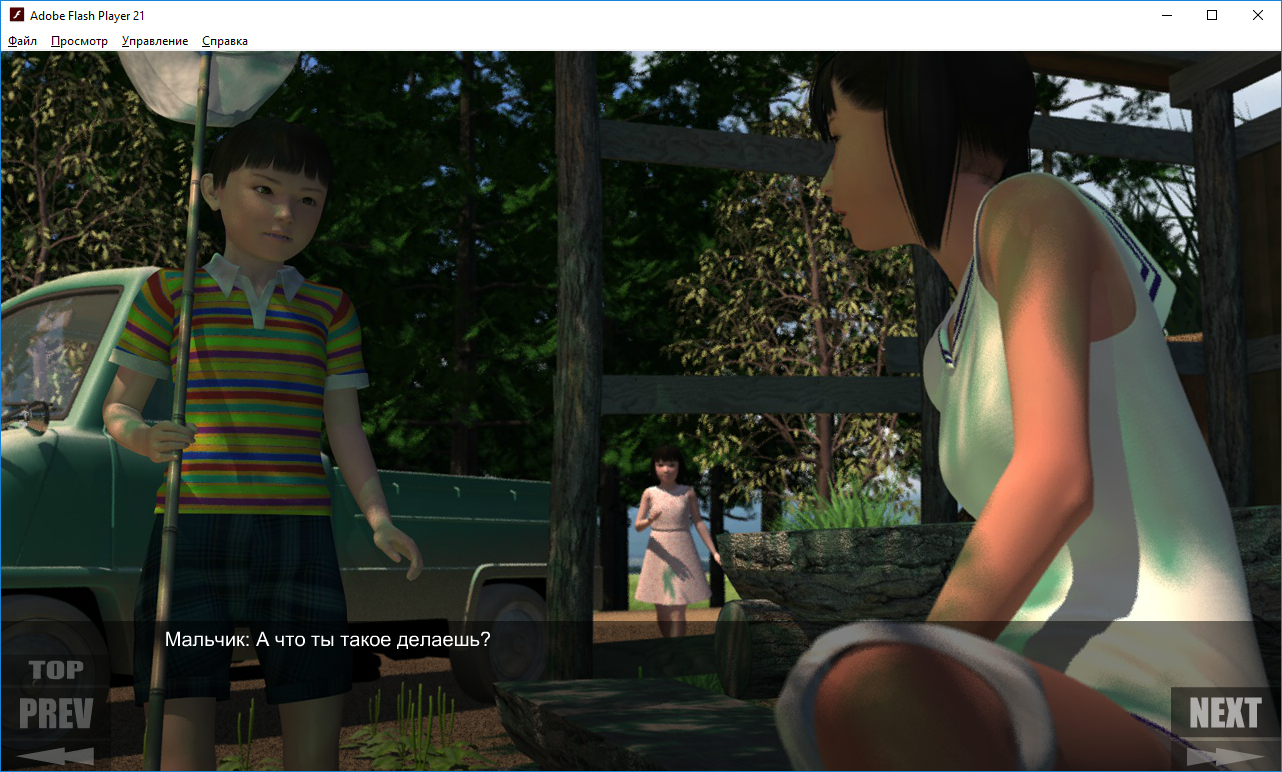This screenshot has width=1282, height=772.
Task: Open the Управление menu
Action: (x=155, y=41)
